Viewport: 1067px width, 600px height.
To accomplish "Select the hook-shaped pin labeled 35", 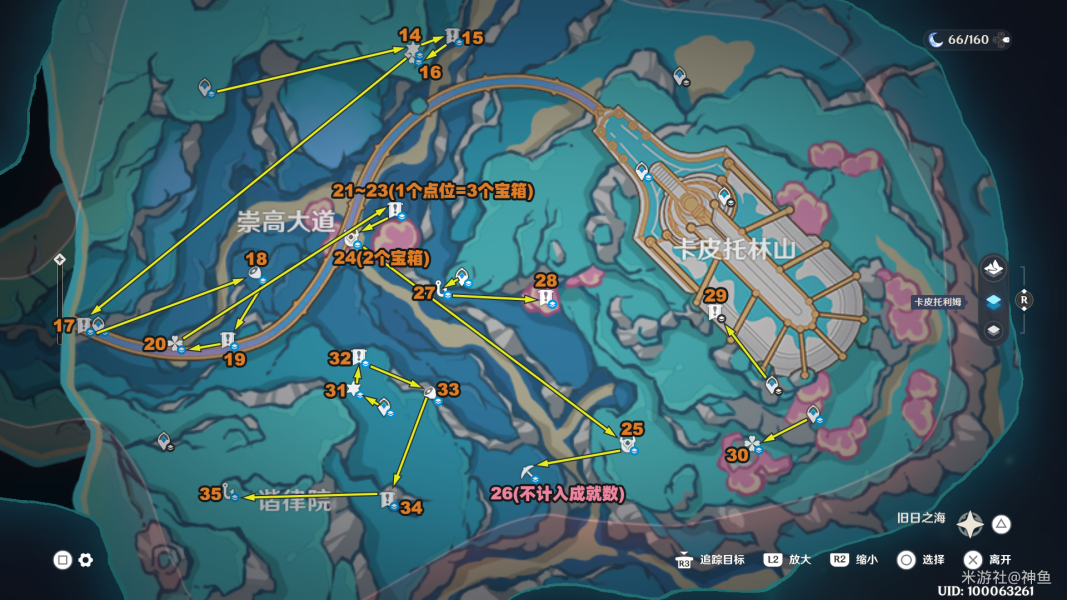I will [229, 491].
